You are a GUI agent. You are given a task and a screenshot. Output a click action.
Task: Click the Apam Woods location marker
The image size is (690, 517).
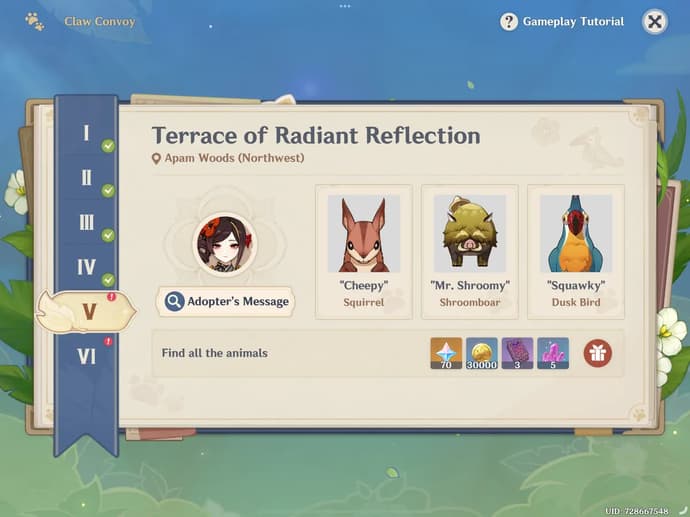click(x=157, y=158)
